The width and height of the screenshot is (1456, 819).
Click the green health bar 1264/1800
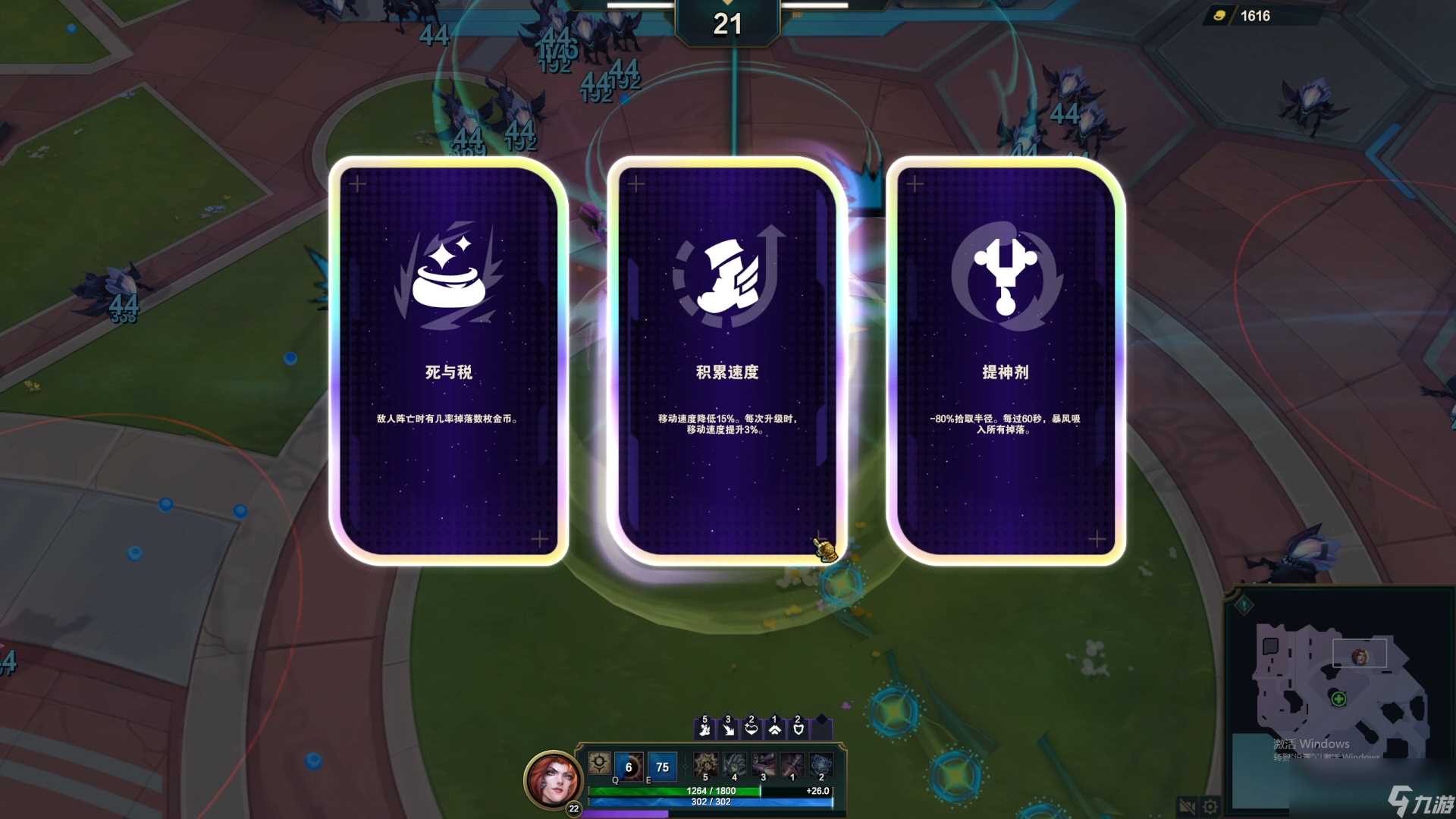pos(711,791)
